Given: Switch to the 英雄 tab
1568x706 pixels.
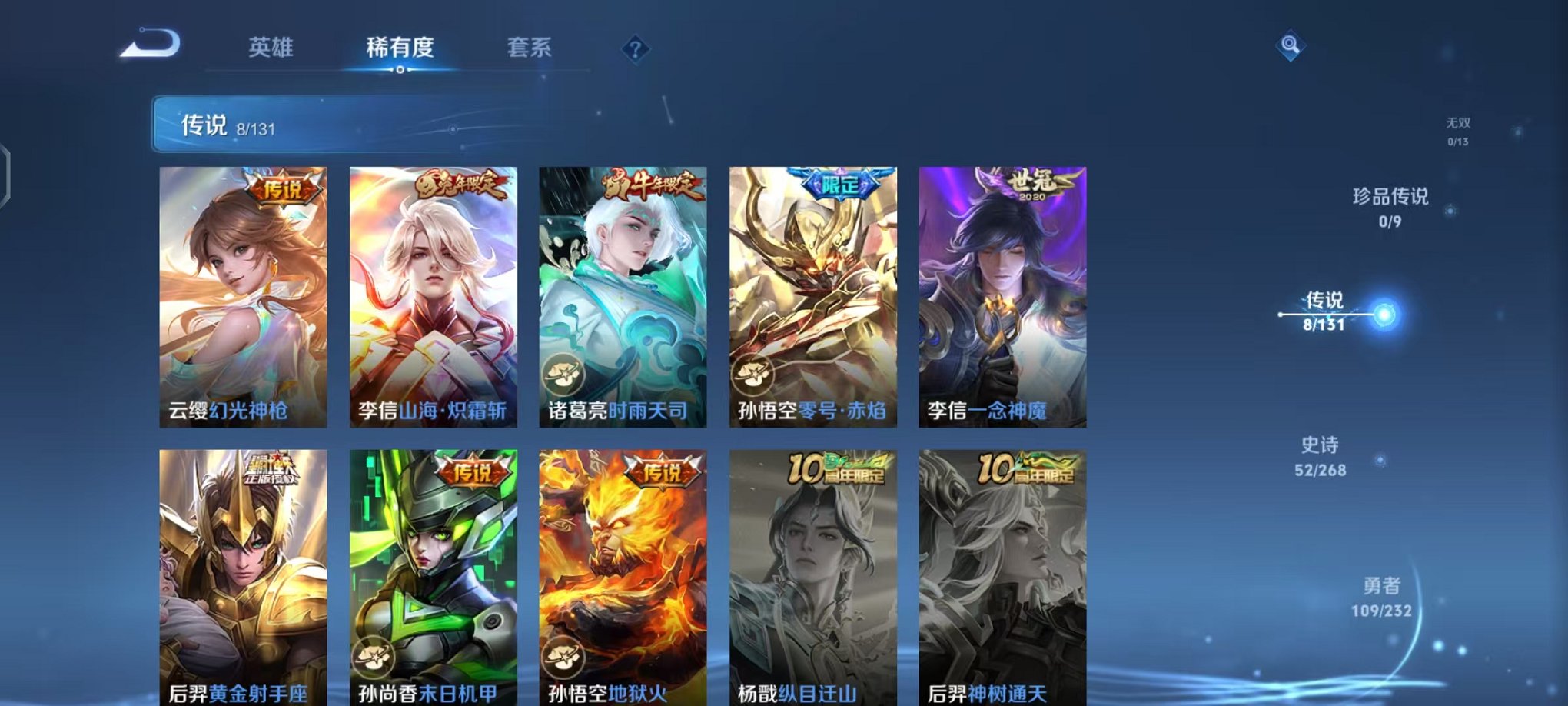Looking at the screenshot, I should [x=270, y=48].
